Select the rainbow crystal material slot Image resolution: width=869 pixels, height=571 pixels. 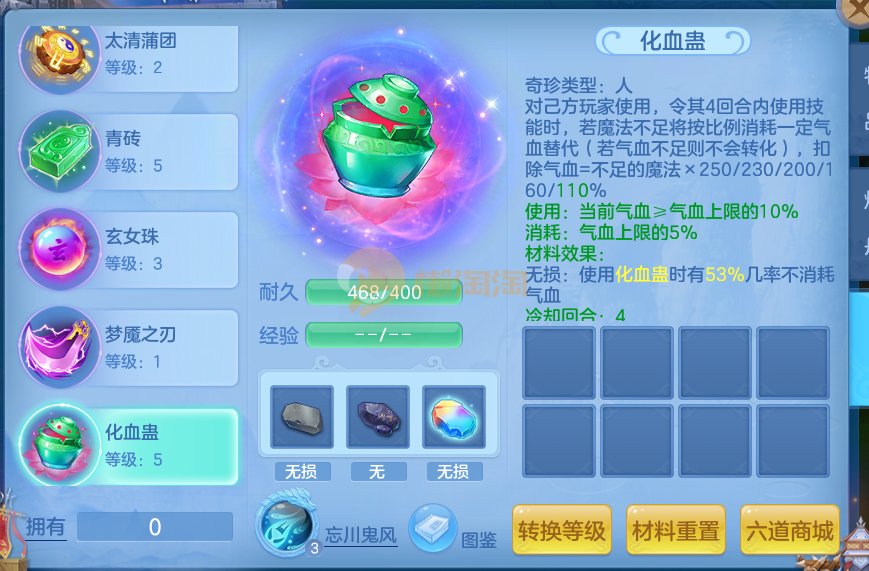(x=453, y=417)
